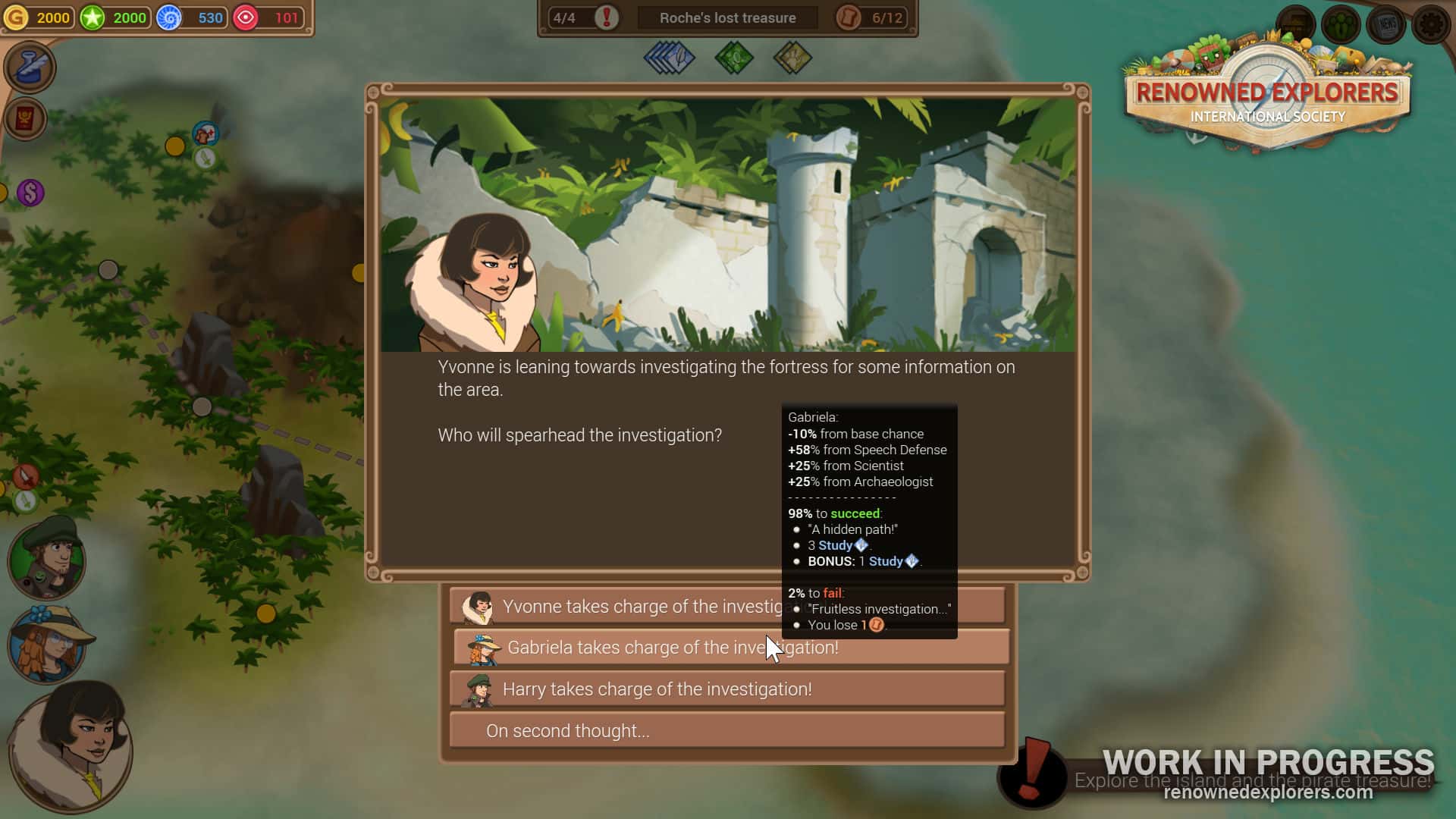Open the NEWS newspaper panel
This screenshot has width=1456, height=819.
pos(1385,24)
